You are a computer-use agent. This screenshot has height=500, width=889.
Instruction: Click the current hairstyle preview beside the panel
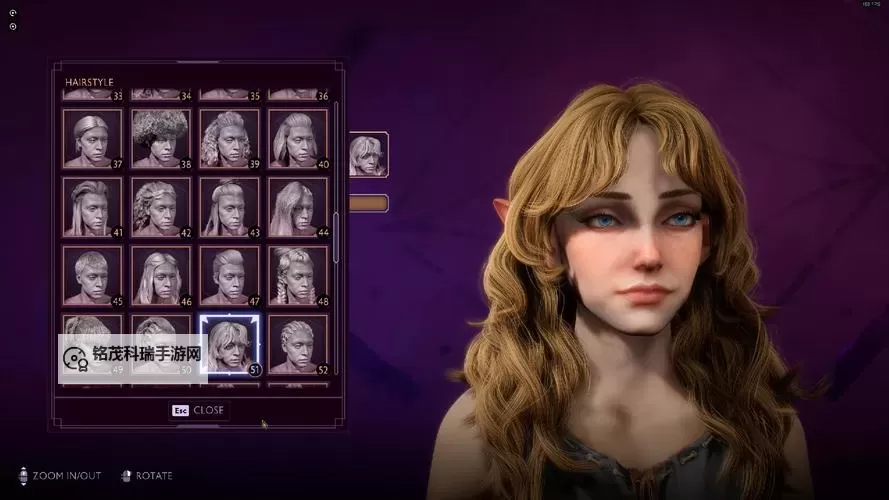coord(367,155)
